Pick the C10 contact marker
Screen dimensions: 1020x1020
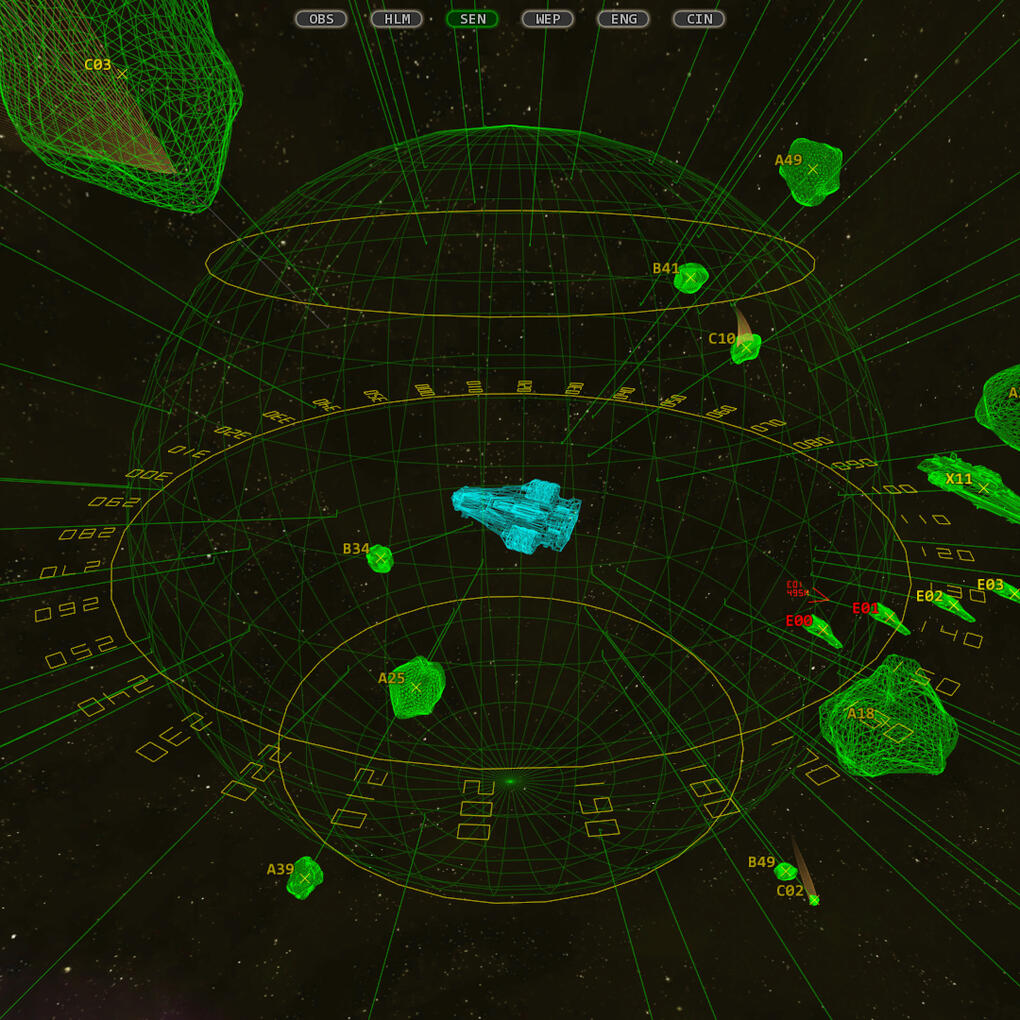click(x=745, y=347)
